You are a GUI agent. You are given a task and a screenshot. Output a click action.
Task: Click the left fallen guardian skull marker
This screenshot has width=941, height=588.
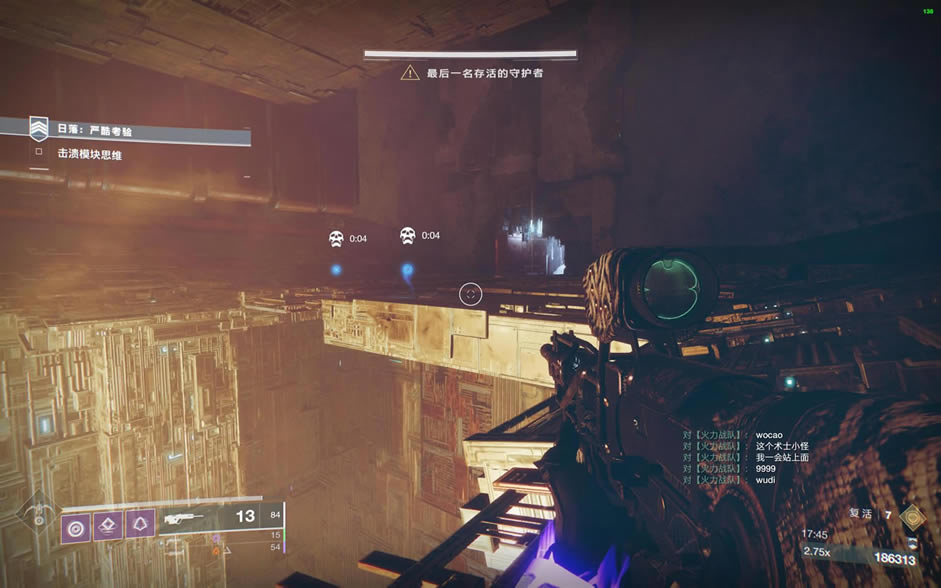[x=336, y=238]
